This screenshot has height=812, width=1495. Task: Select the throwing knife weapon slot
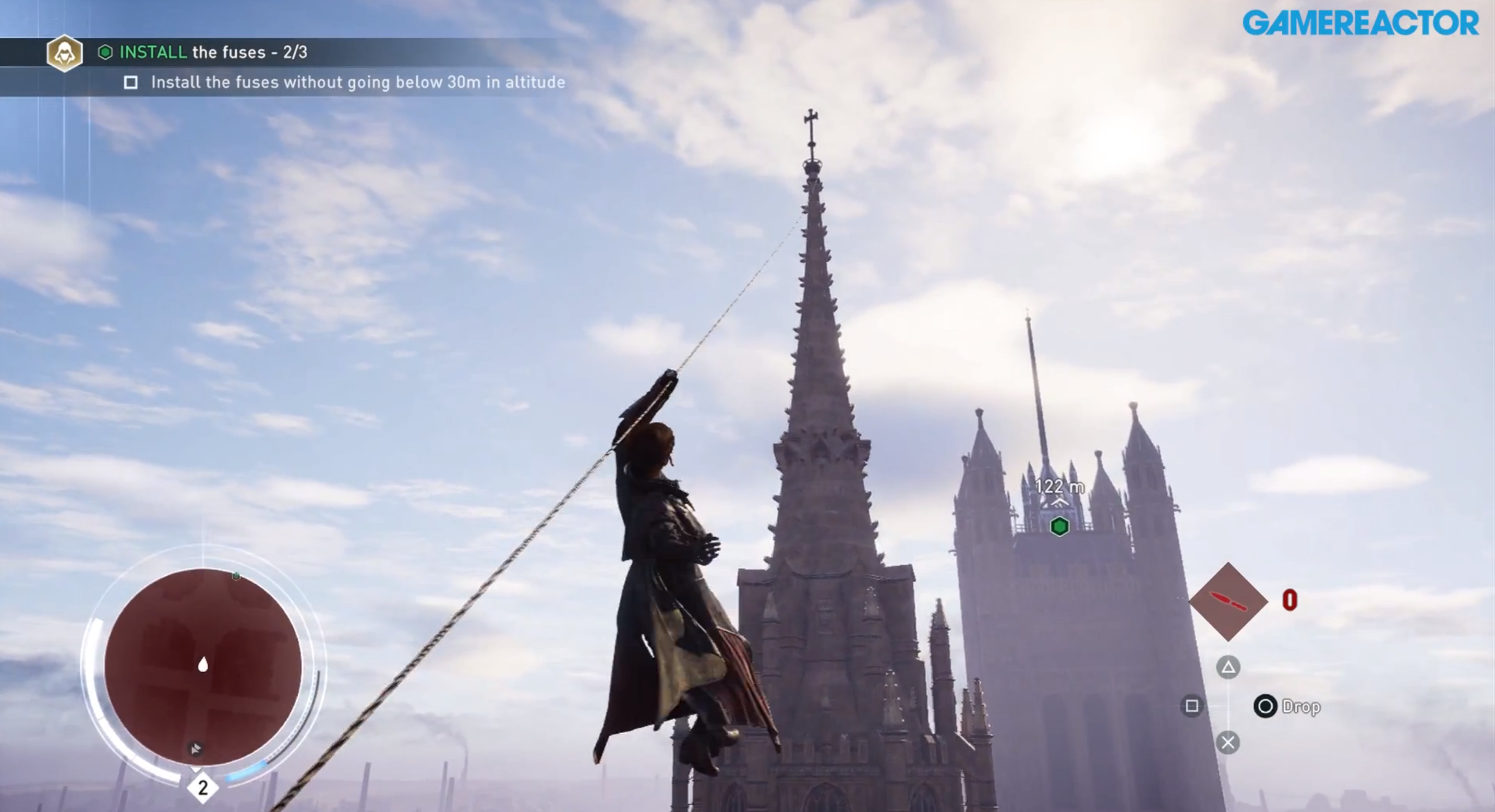point(1228,601)
